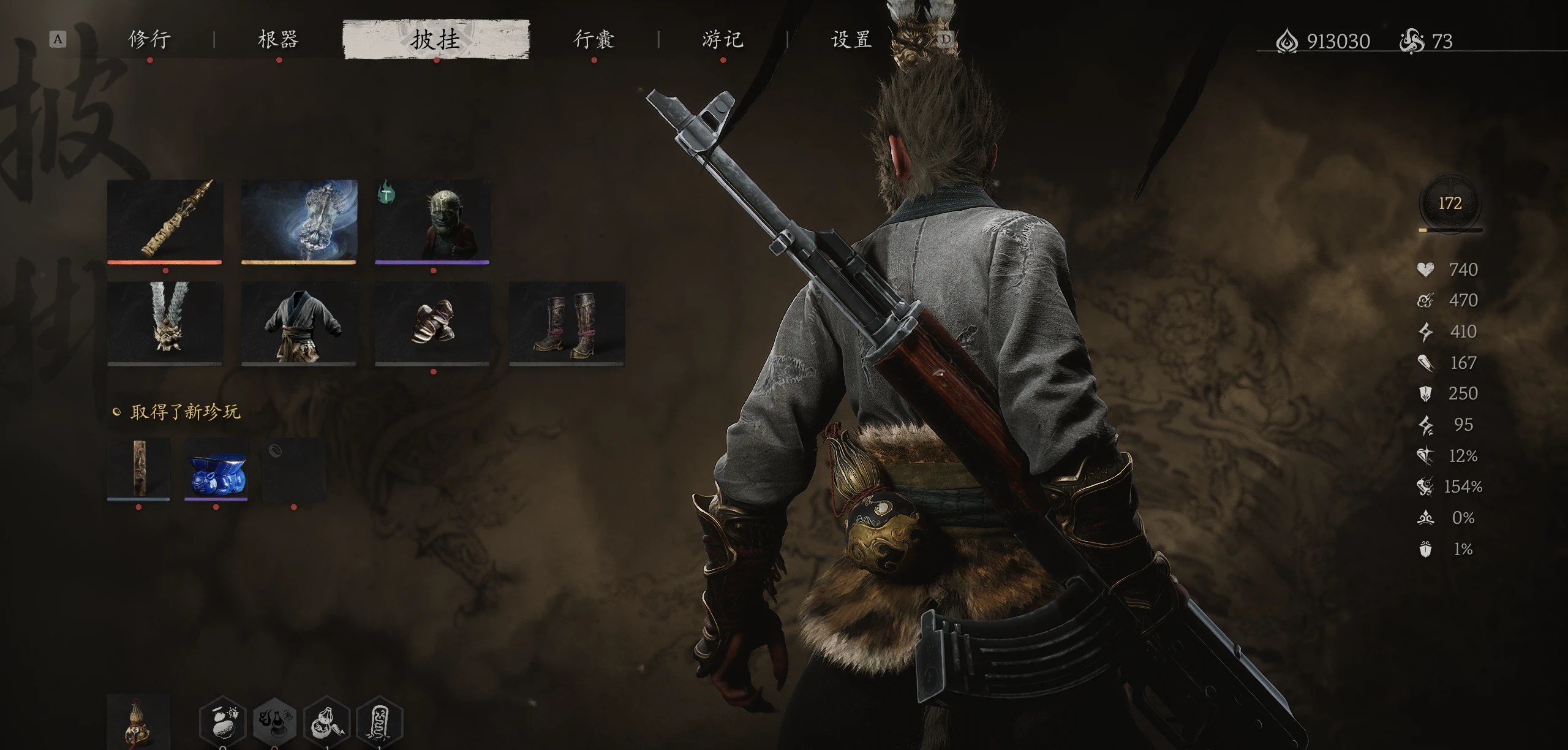The width and height of the screenshot is (1568, 750).
Task: Select the leather boots leg slot
Action: click(x=567, y=323)
